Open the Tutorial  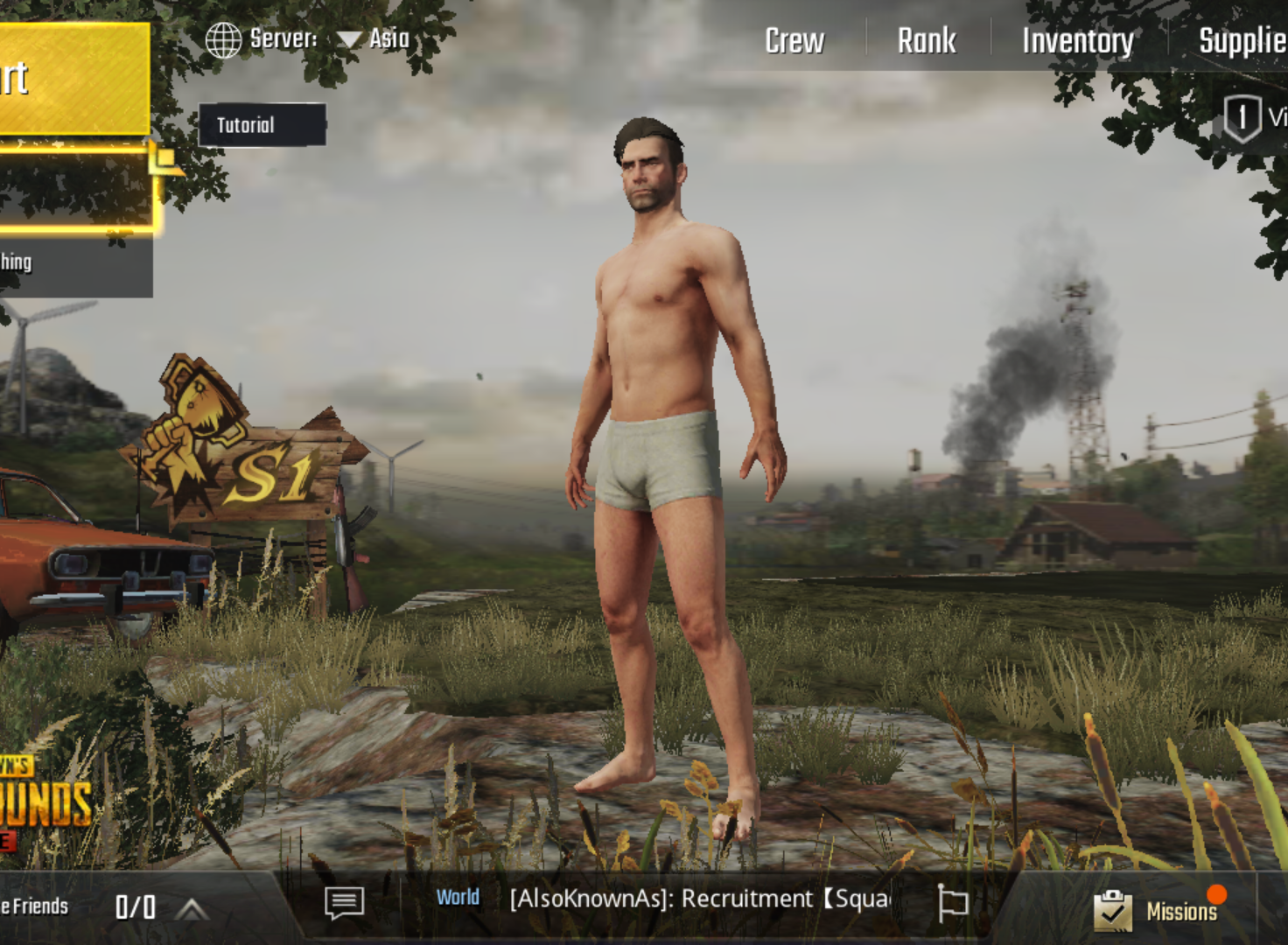(262, 125)
